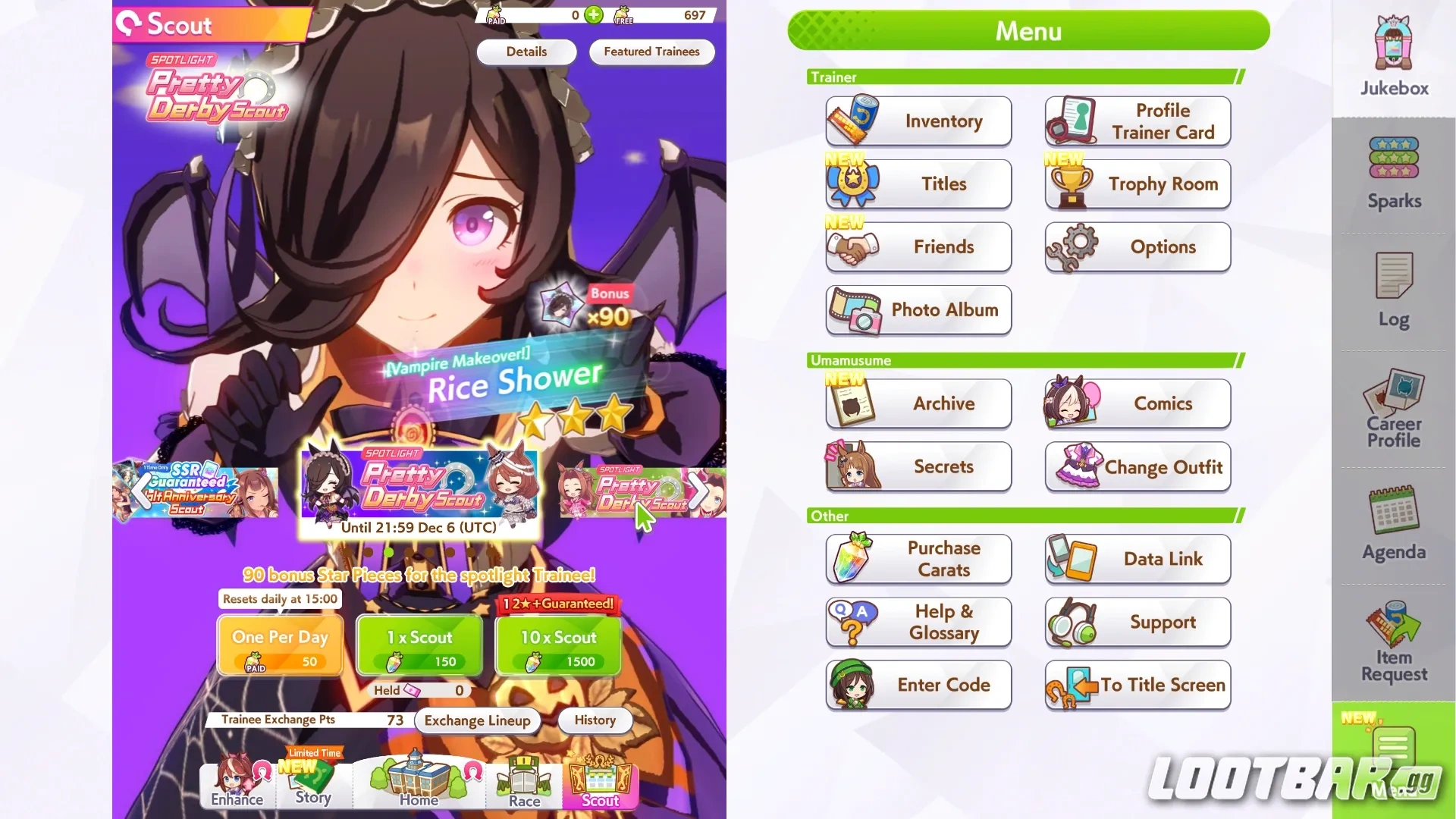Open the Enhance menu
Image resolution: width=1456 pixels, height=819 pixels.
coord(237,785)
